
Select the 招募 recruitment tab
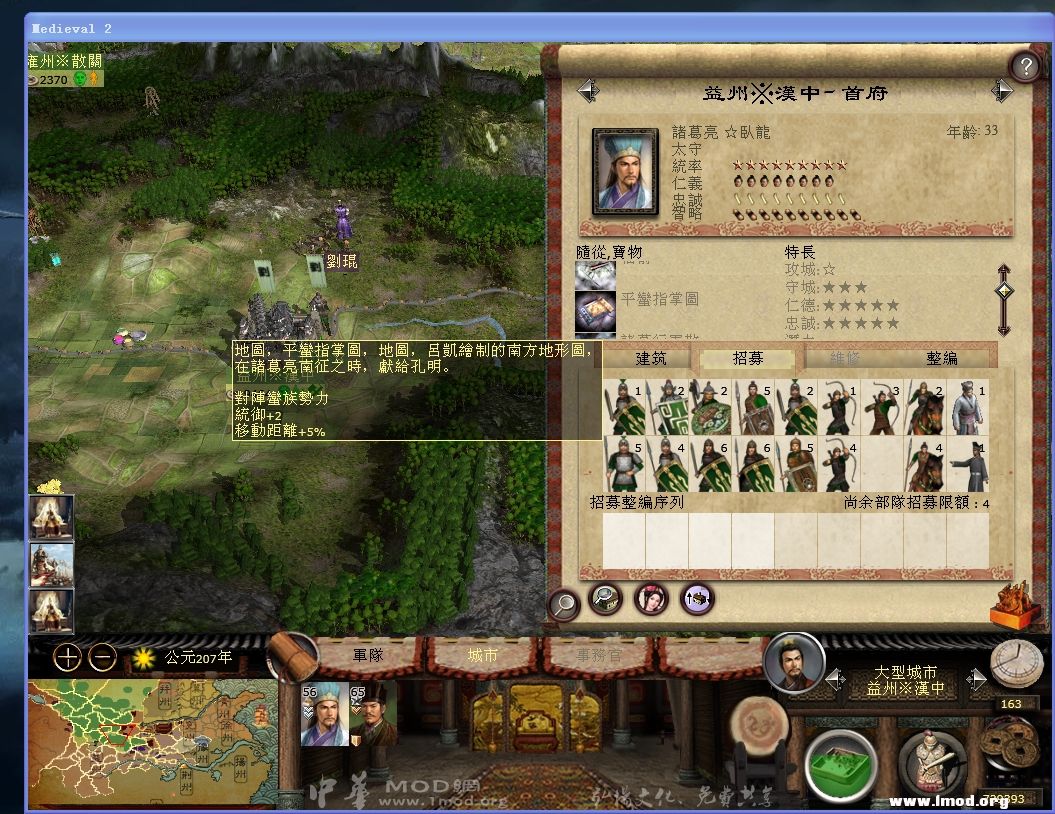coord(747,358)
